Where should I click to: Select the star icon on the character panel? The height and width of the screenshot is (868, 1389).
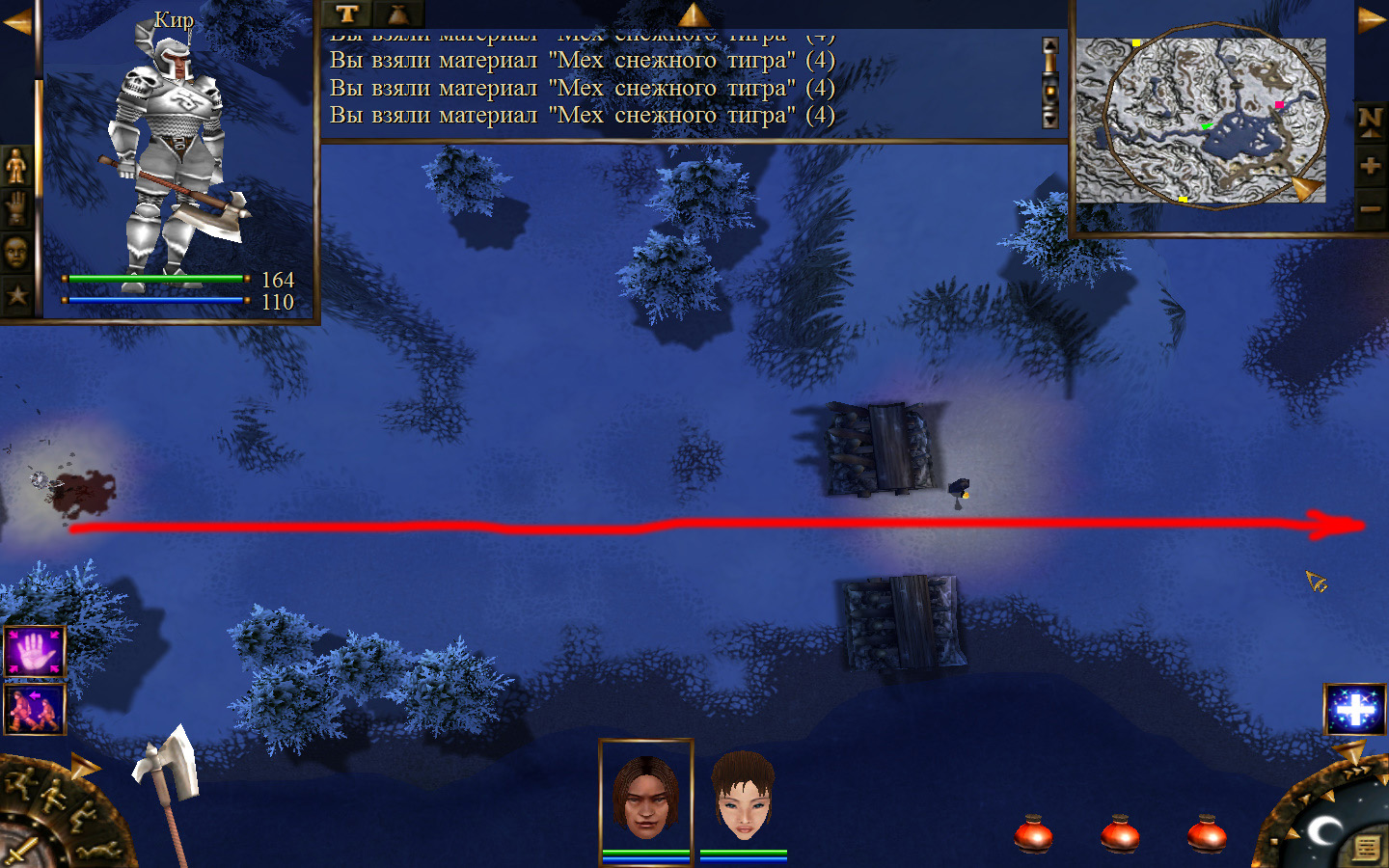tap(16, 295)
